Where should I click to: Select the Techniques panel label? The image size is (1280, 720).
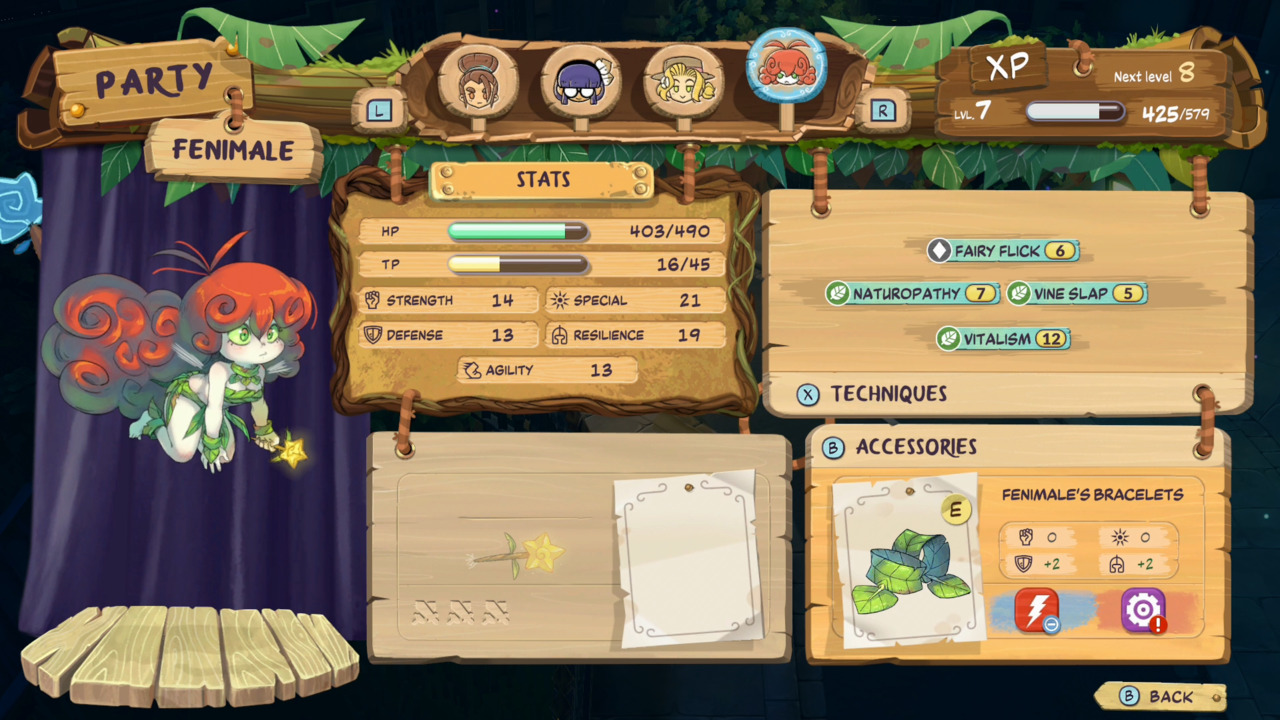[888, 394]
